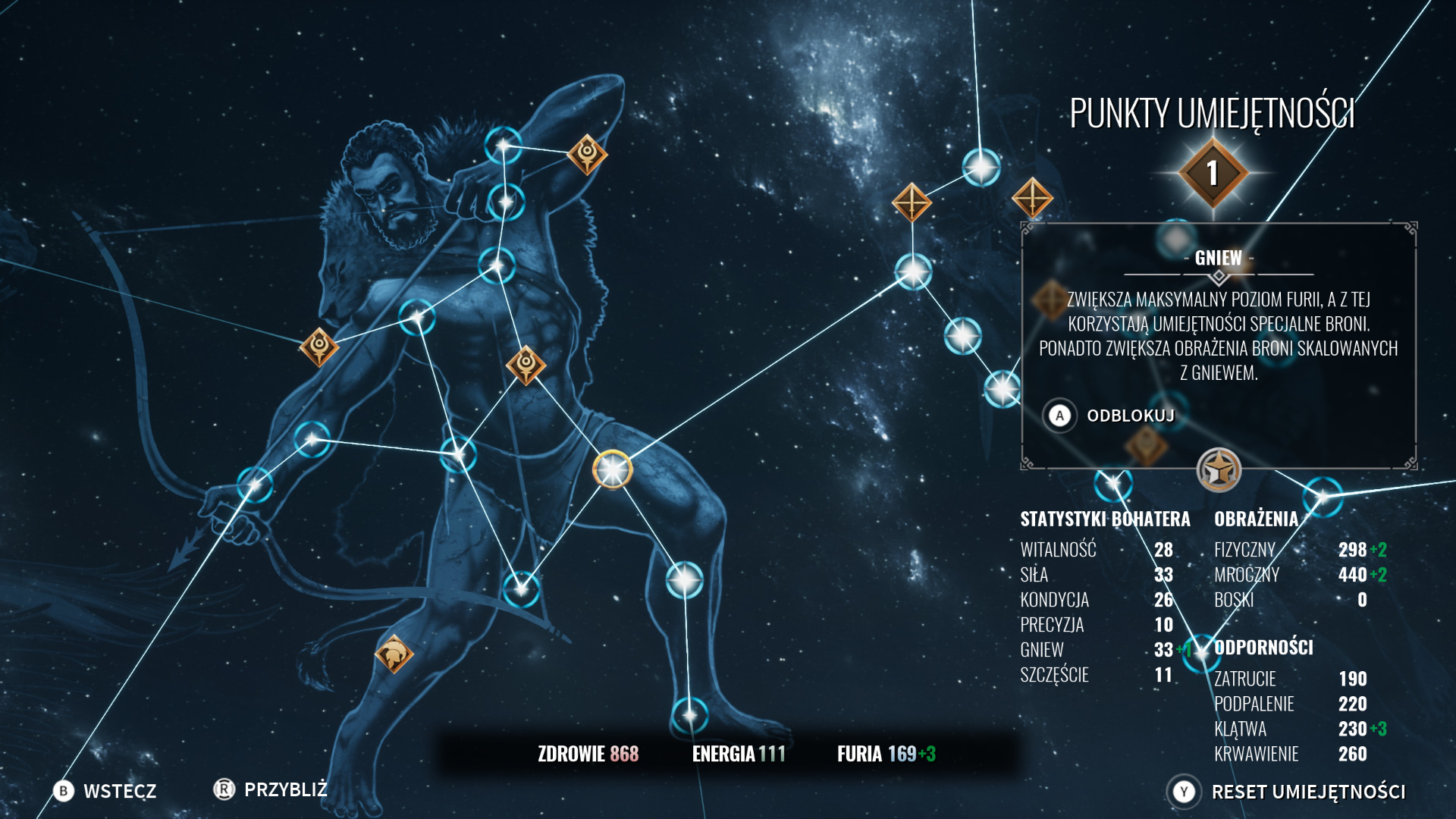Pick the diamond node beside the archer's raised fist

point(587,154)
